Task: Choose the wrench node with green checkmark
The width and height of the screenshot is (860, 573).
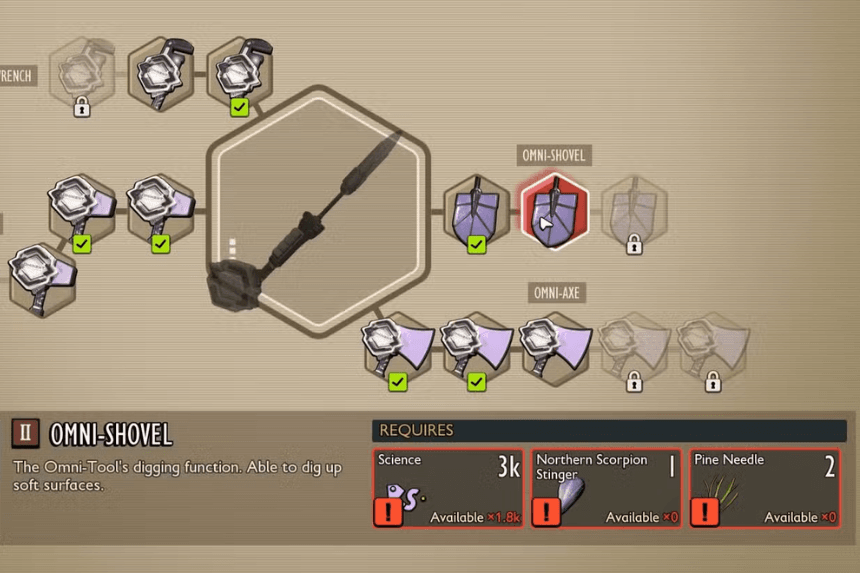Action: [x=240, y=72]
